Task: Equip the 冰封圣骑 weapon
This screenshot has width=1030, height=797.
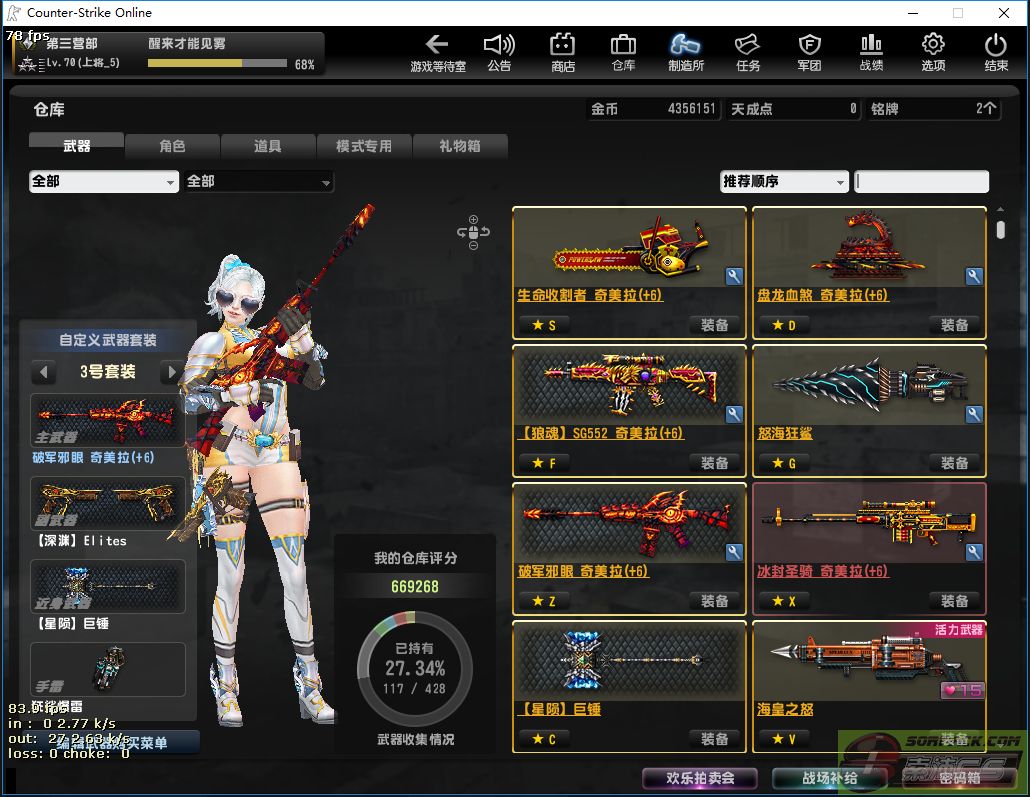Action: coord(954,601)
